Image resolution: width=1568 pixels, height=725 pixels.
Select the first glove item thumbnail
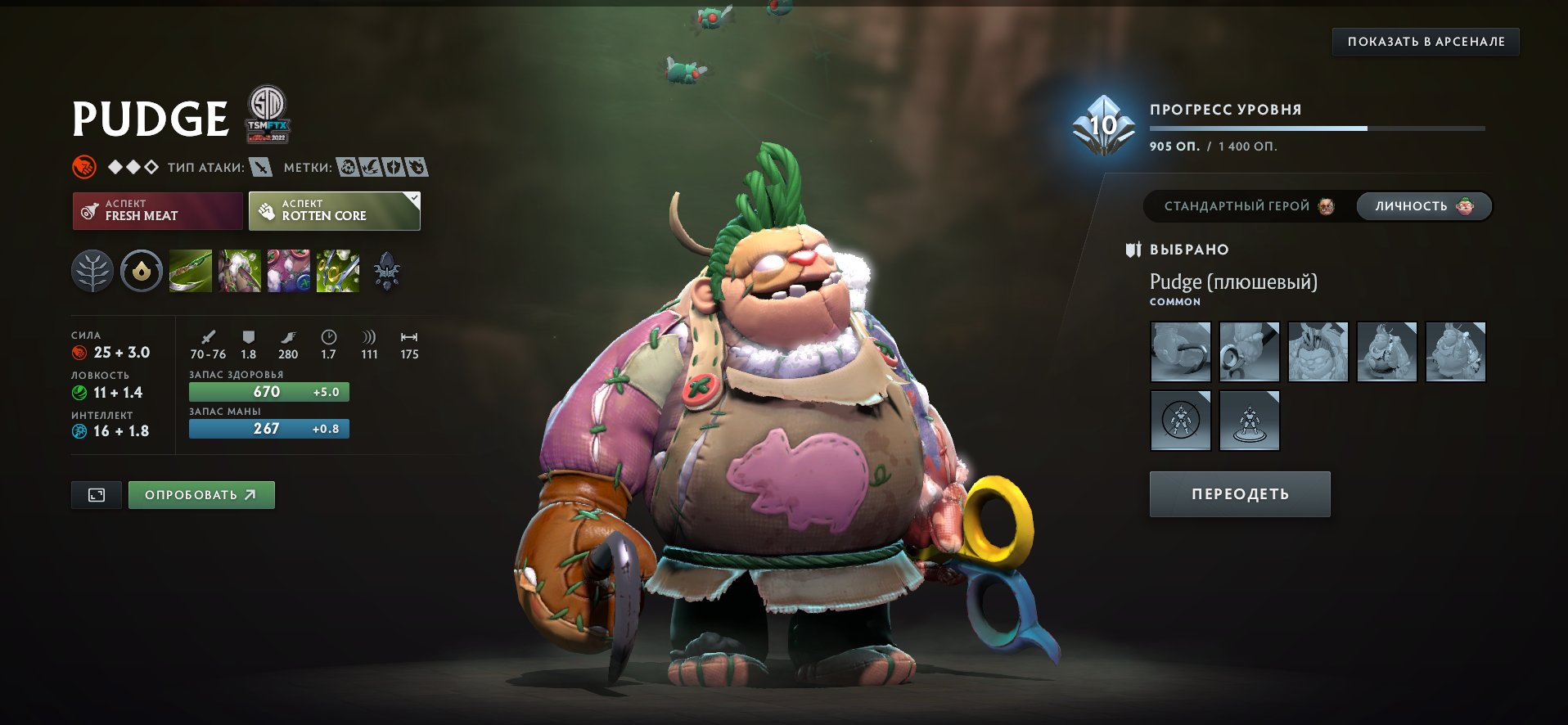[1180, 352]
